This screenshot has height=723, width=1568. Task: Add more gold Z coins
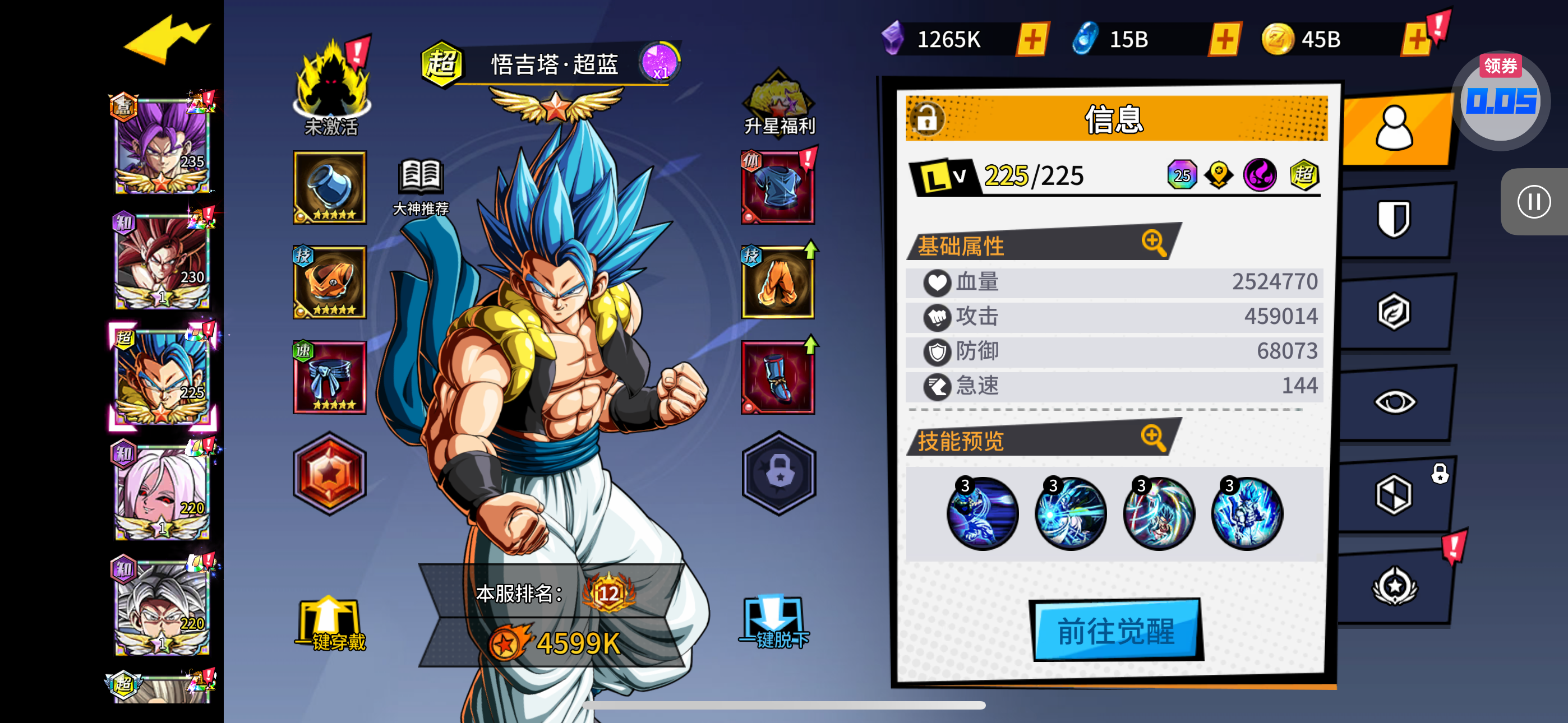1417,40
